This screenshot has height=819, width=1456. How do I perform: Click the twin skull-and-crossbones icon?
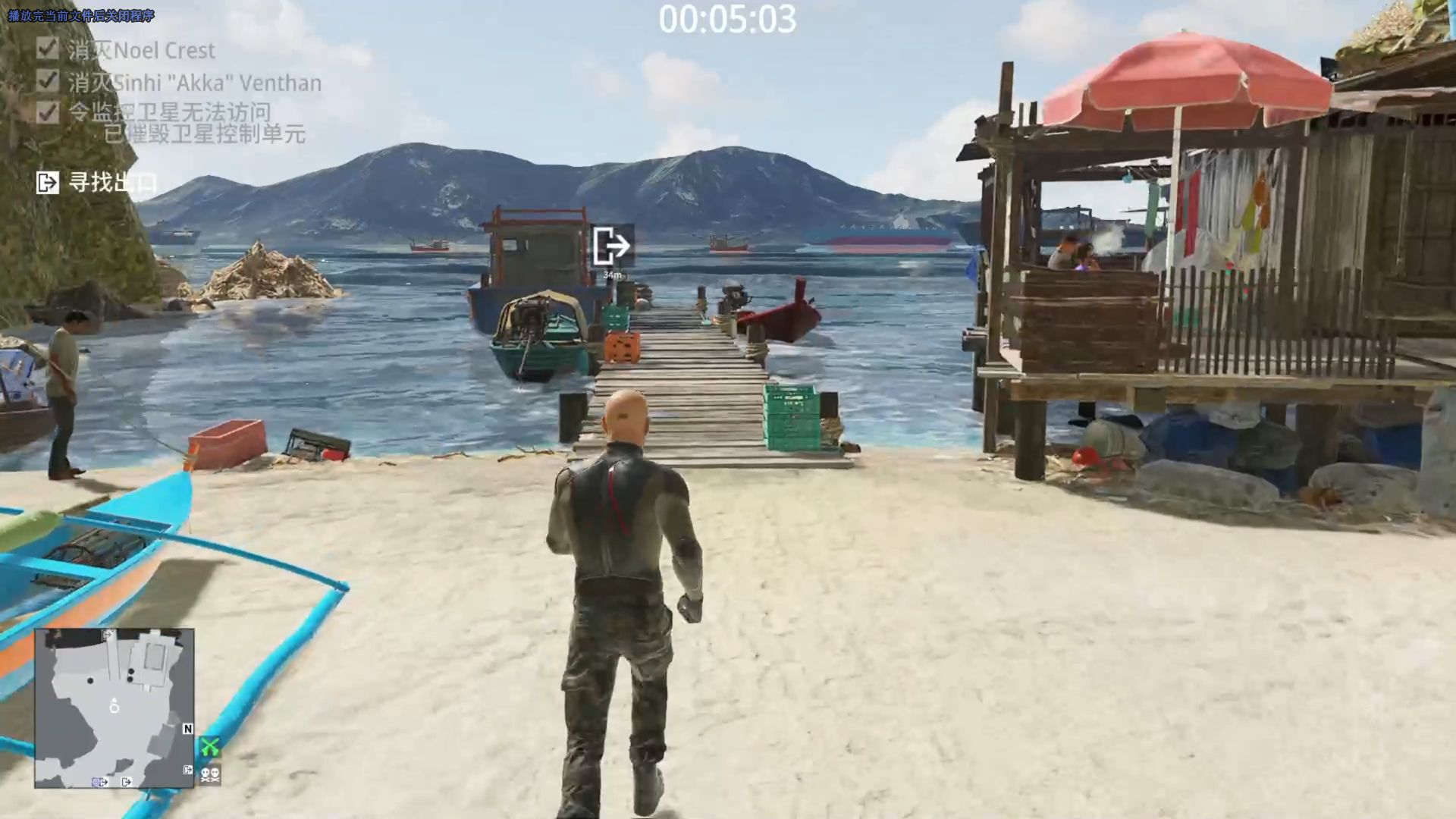210,774
